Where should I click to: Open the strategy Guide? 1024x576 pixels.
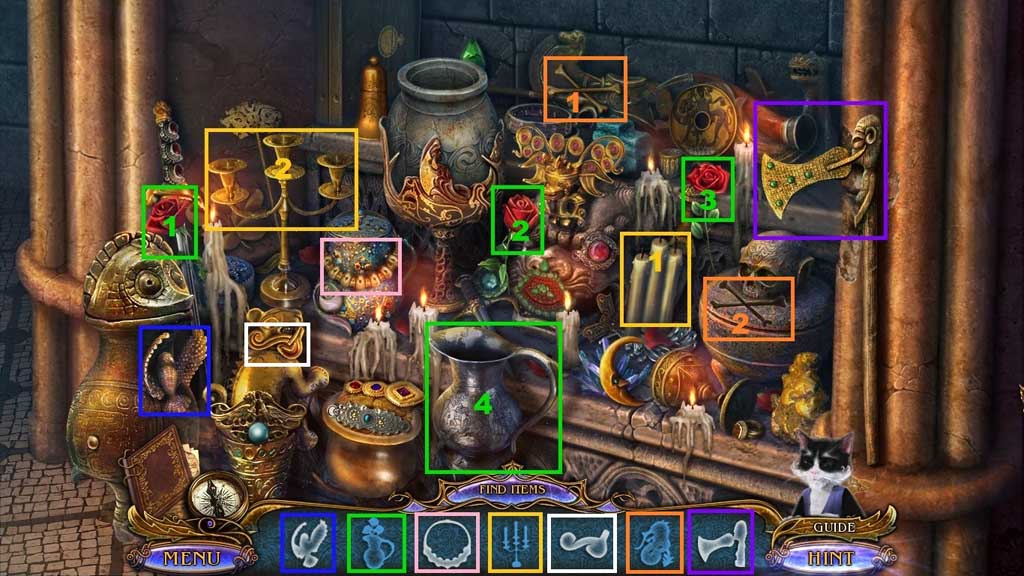click(x=833, y=526)
